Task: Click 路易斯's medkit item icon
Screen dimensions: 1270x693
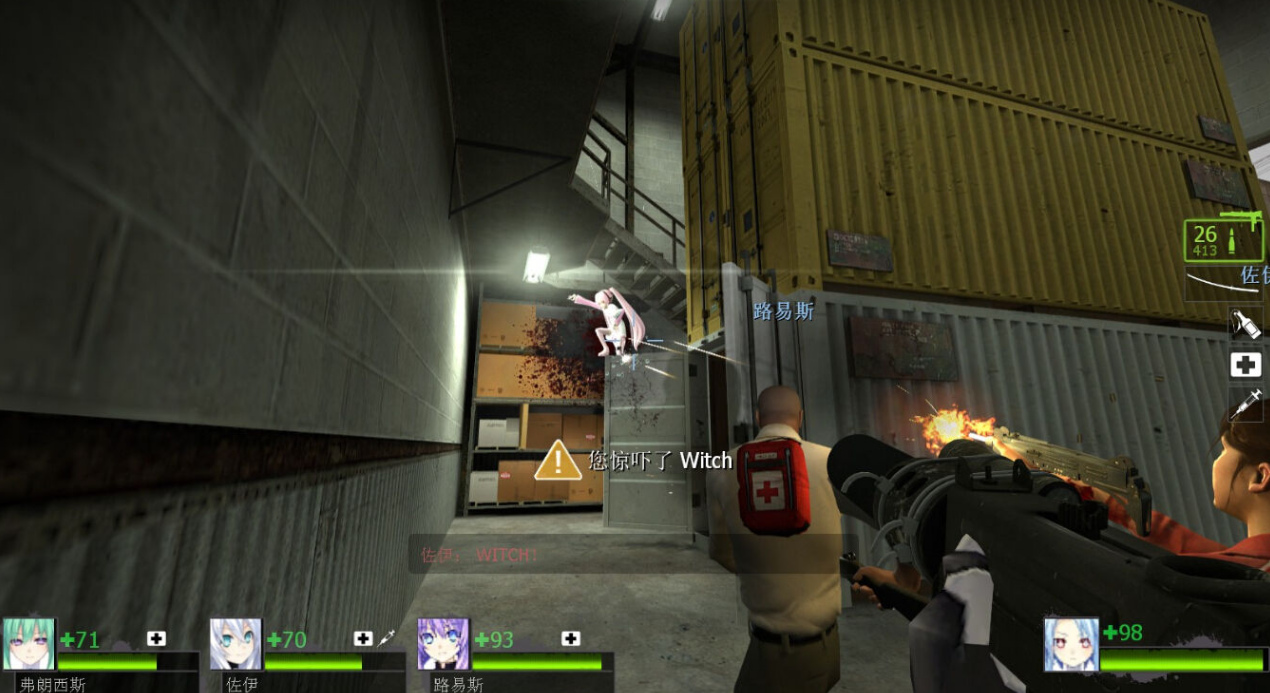Action: pos(571,638)
